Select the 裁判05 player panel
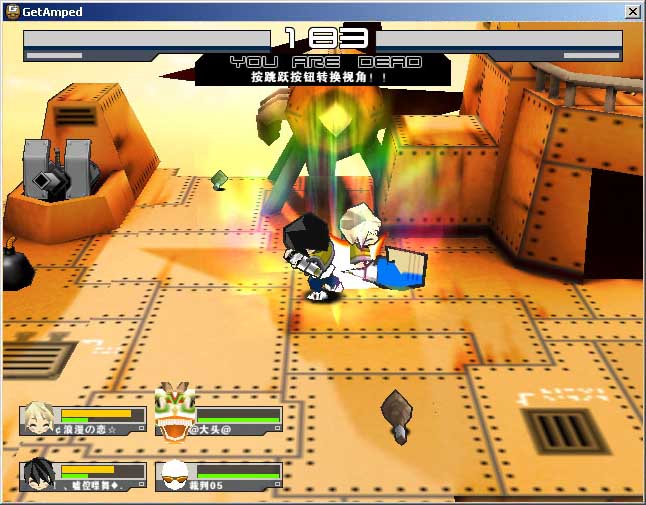Viewport: 646px width, 505px height. click(220, 475)
